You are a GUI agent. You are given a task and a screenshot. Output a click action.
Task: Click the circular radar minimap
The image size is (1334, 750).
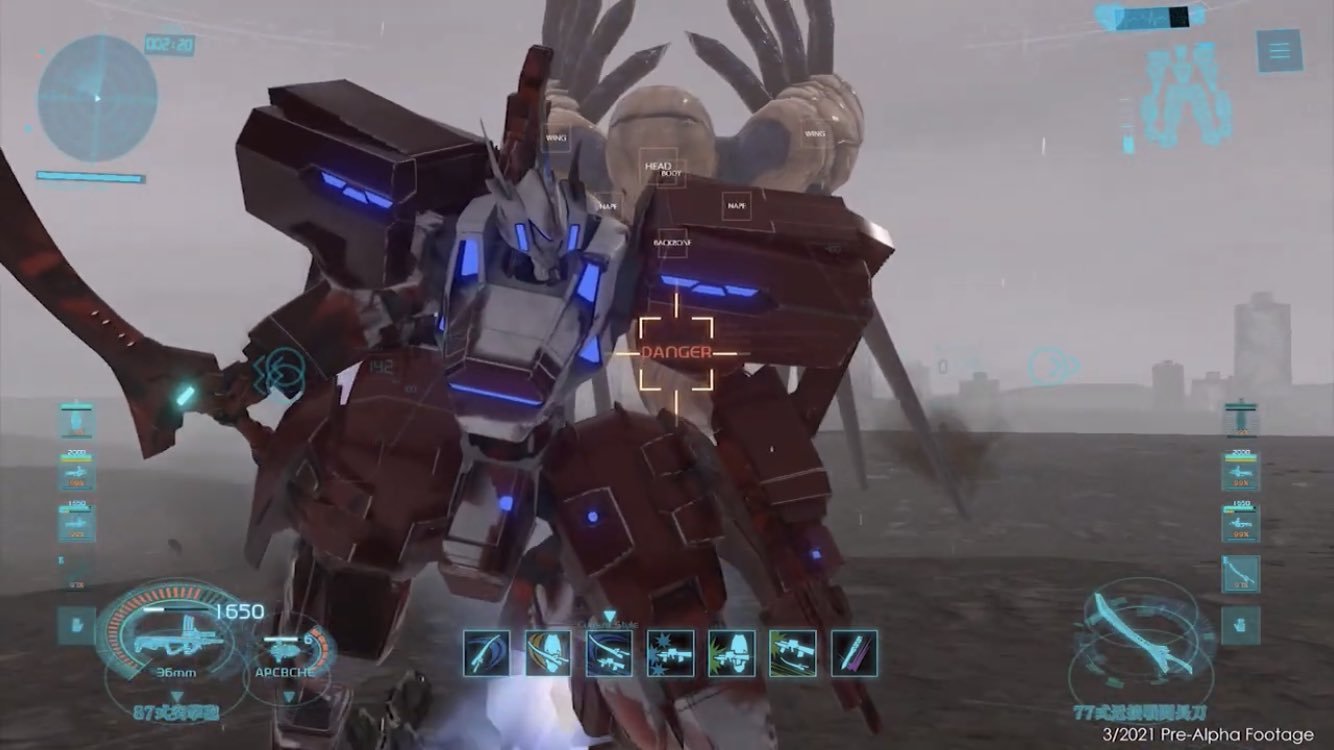[97, 97]
